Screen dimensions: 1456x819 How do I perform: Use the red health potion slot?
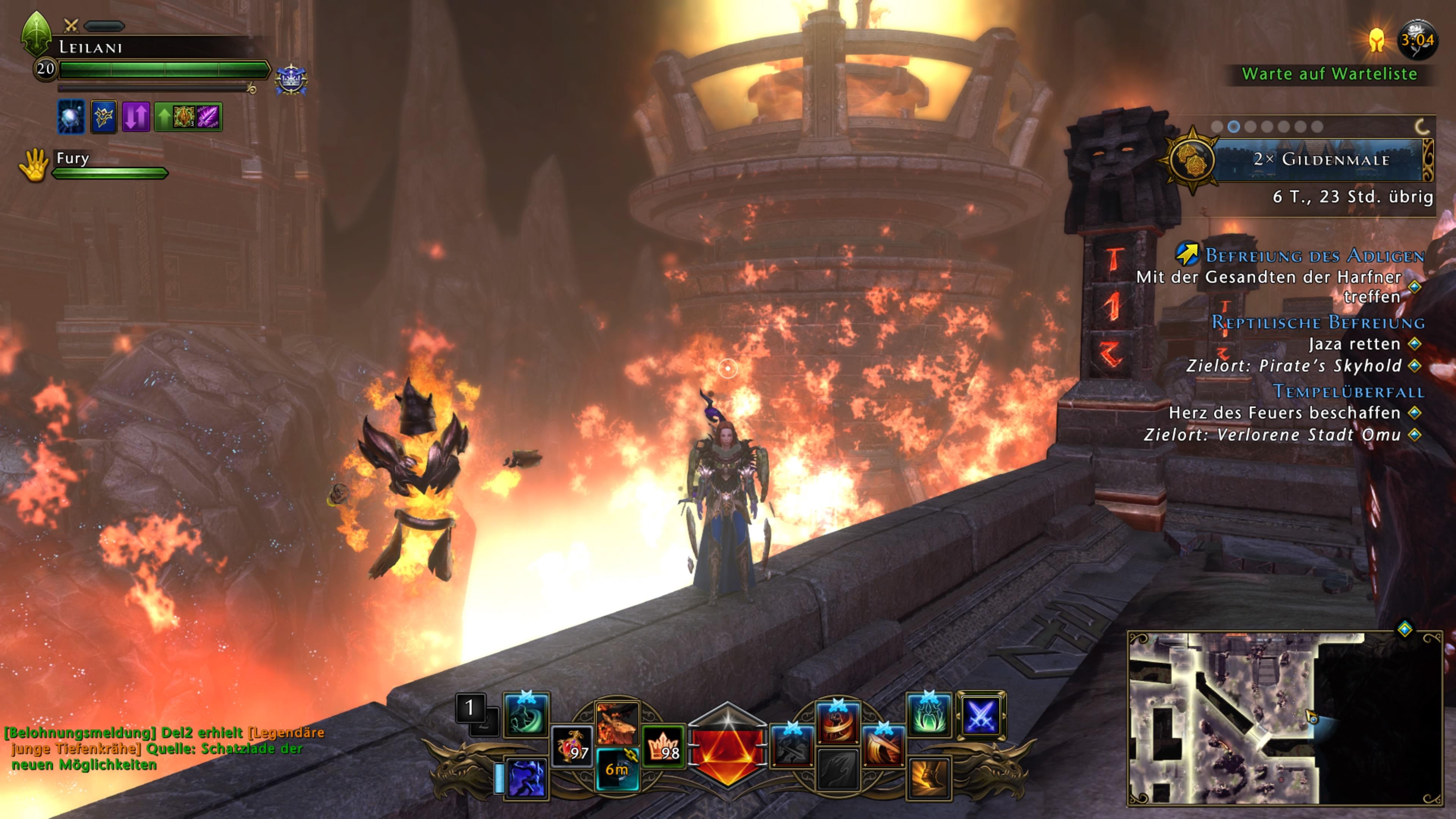[x=571, y=747]
